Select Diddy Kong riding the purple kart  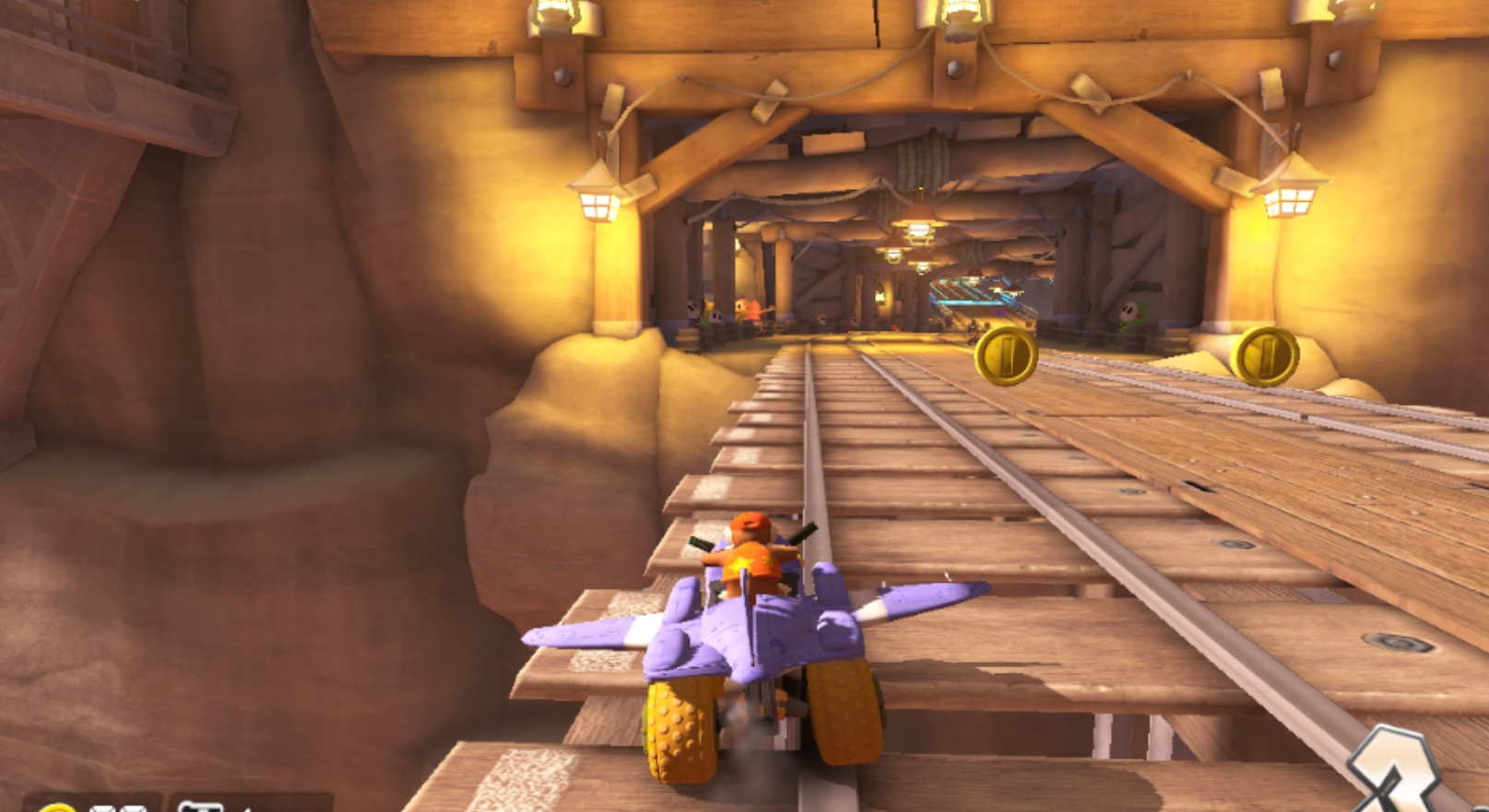pyautogui.click(x=751, y=553)
